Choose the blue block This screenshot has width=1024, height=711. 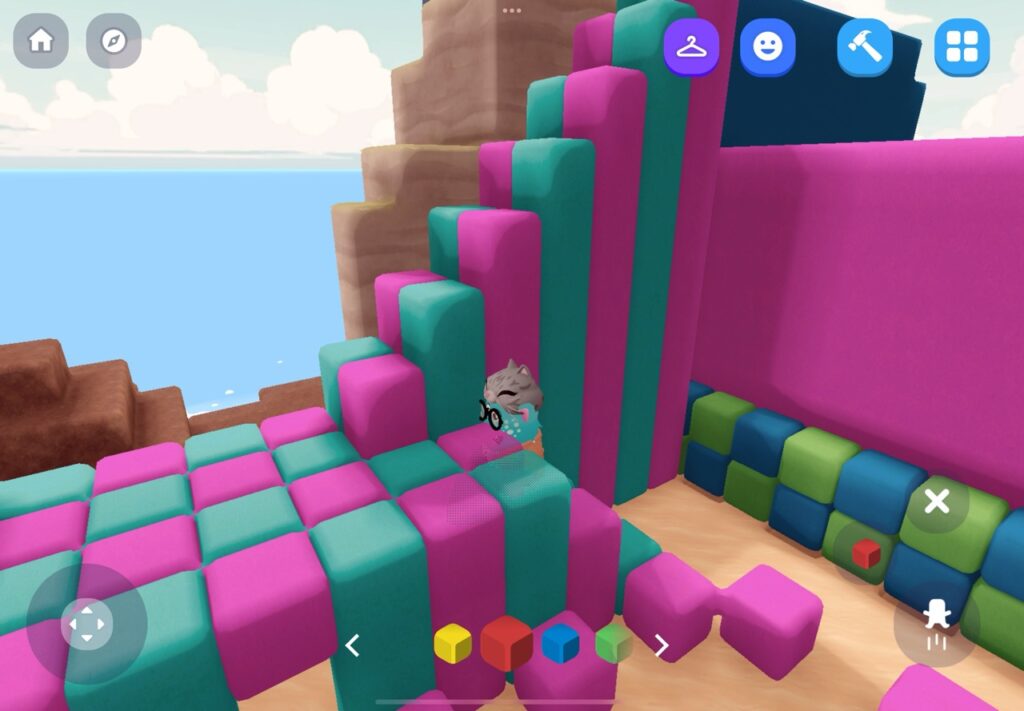[560, 644]
